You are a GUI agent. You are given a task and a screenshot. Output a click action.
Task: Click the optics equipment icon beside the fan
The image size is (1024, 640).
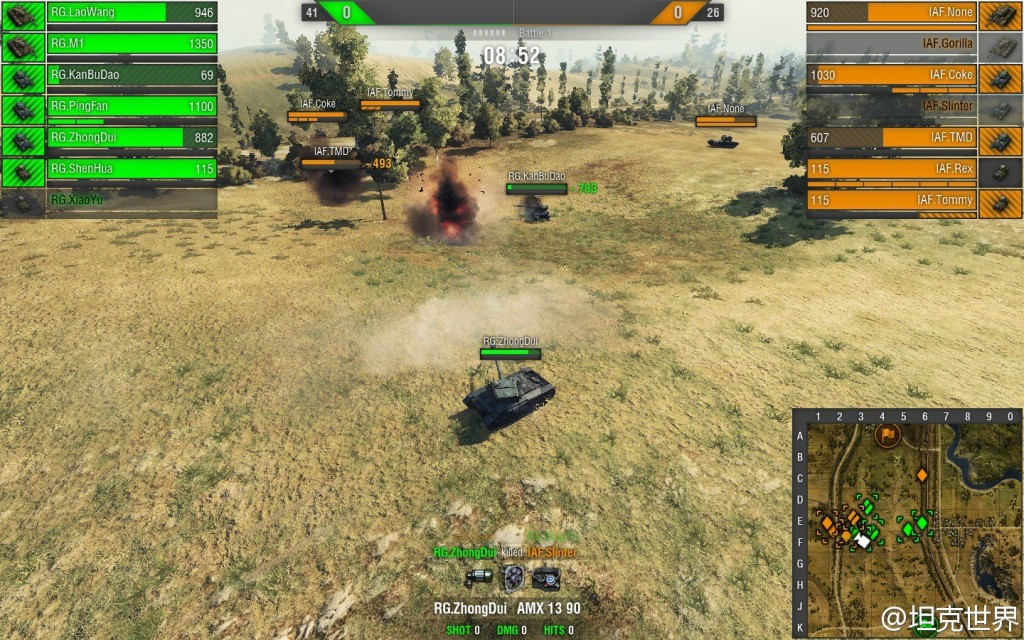(x=546, y=577)
